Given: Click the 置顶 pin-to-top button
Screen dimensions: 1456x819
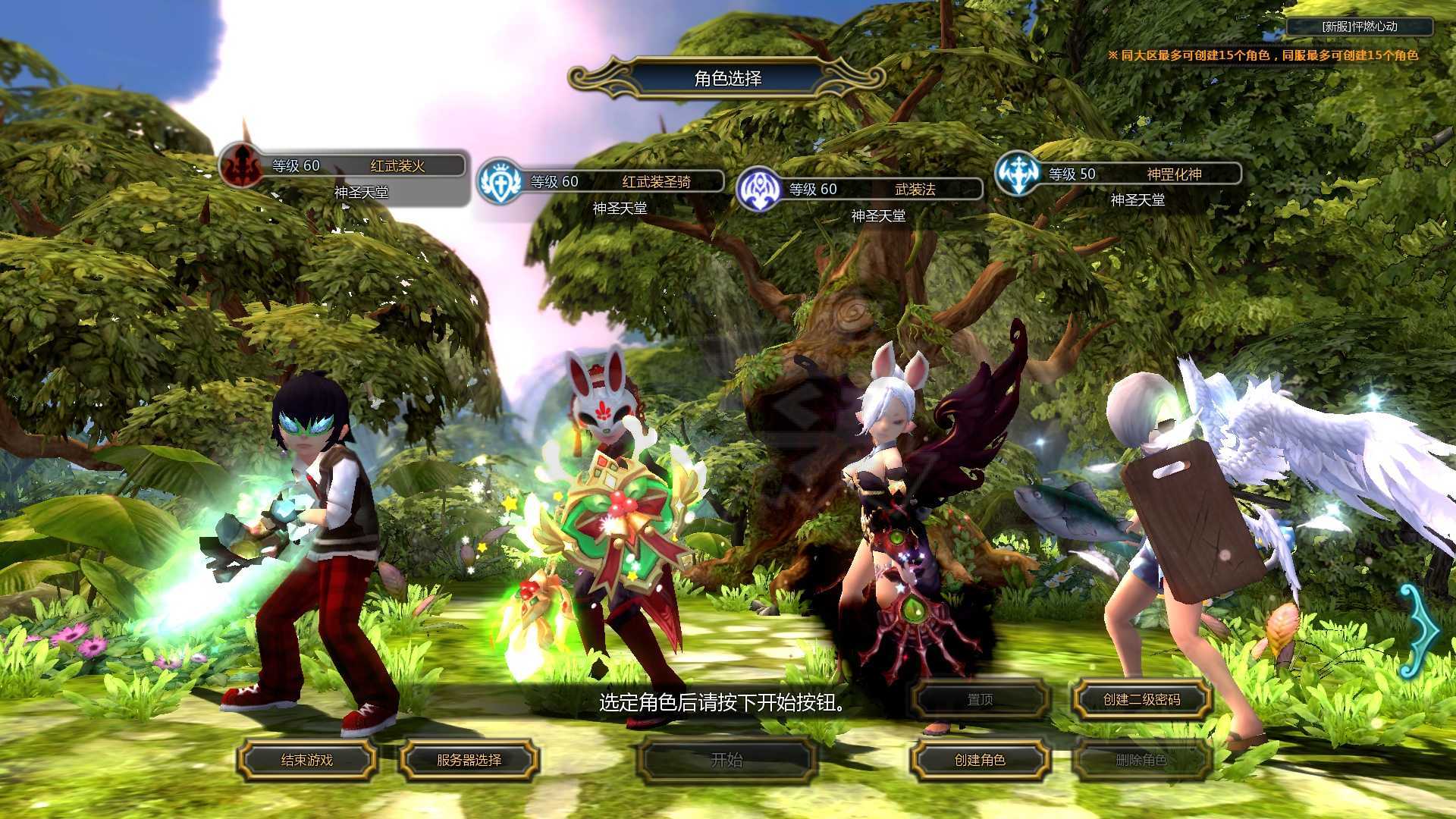Looking at the screenshot, I should pos(980,699).
